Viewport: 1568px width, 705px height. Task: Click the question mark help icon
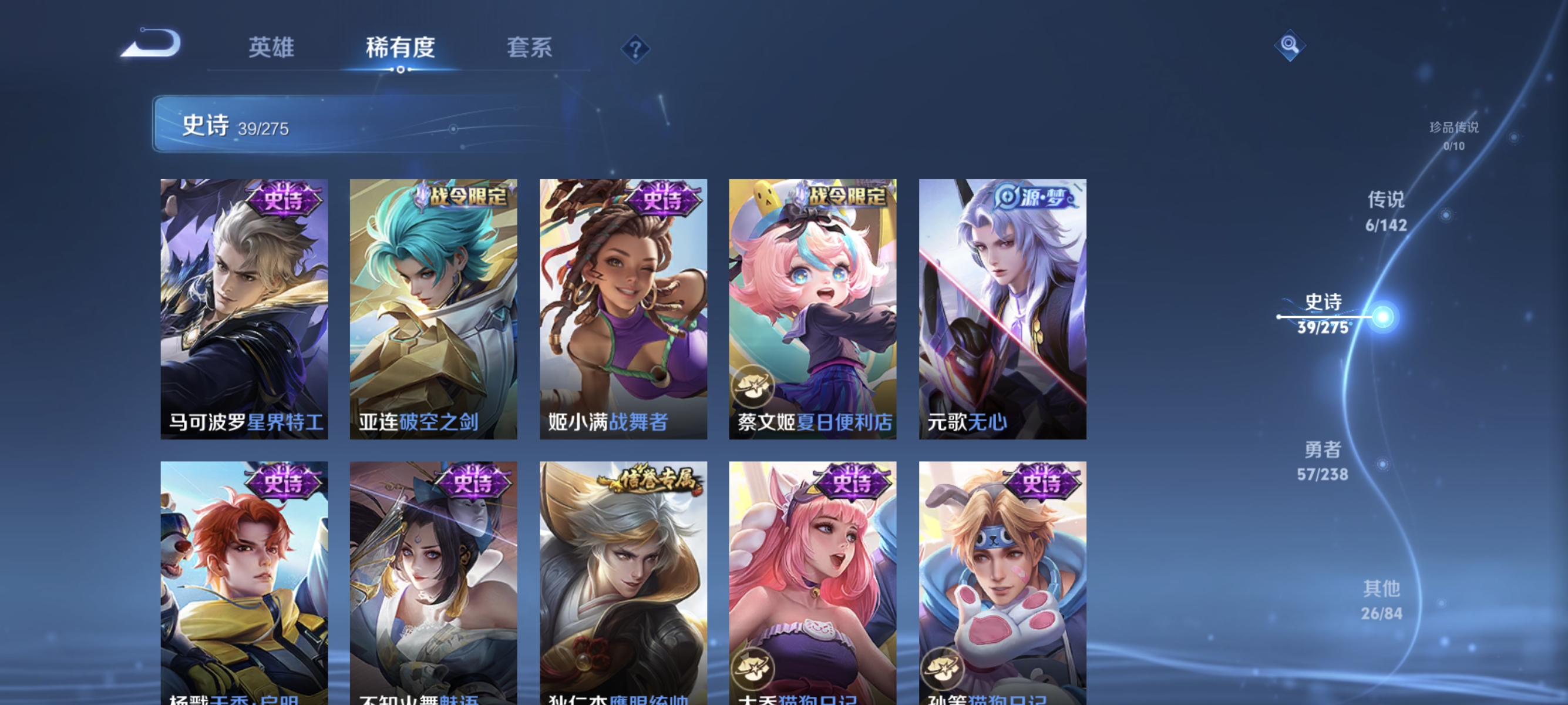point(635,49)
